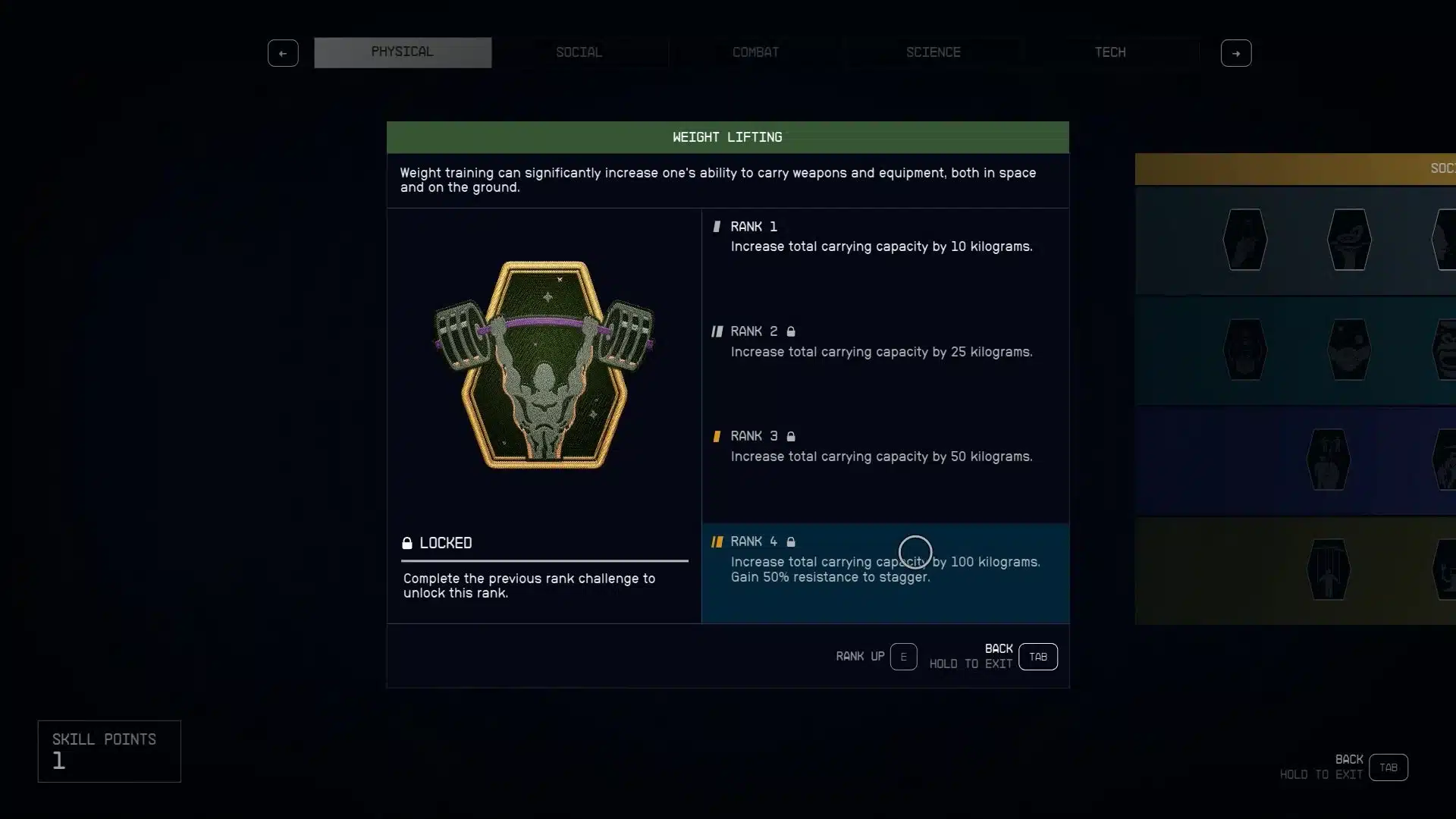Open the COMBAT skill category
1456x819 pixels.
tap(755, 52)
